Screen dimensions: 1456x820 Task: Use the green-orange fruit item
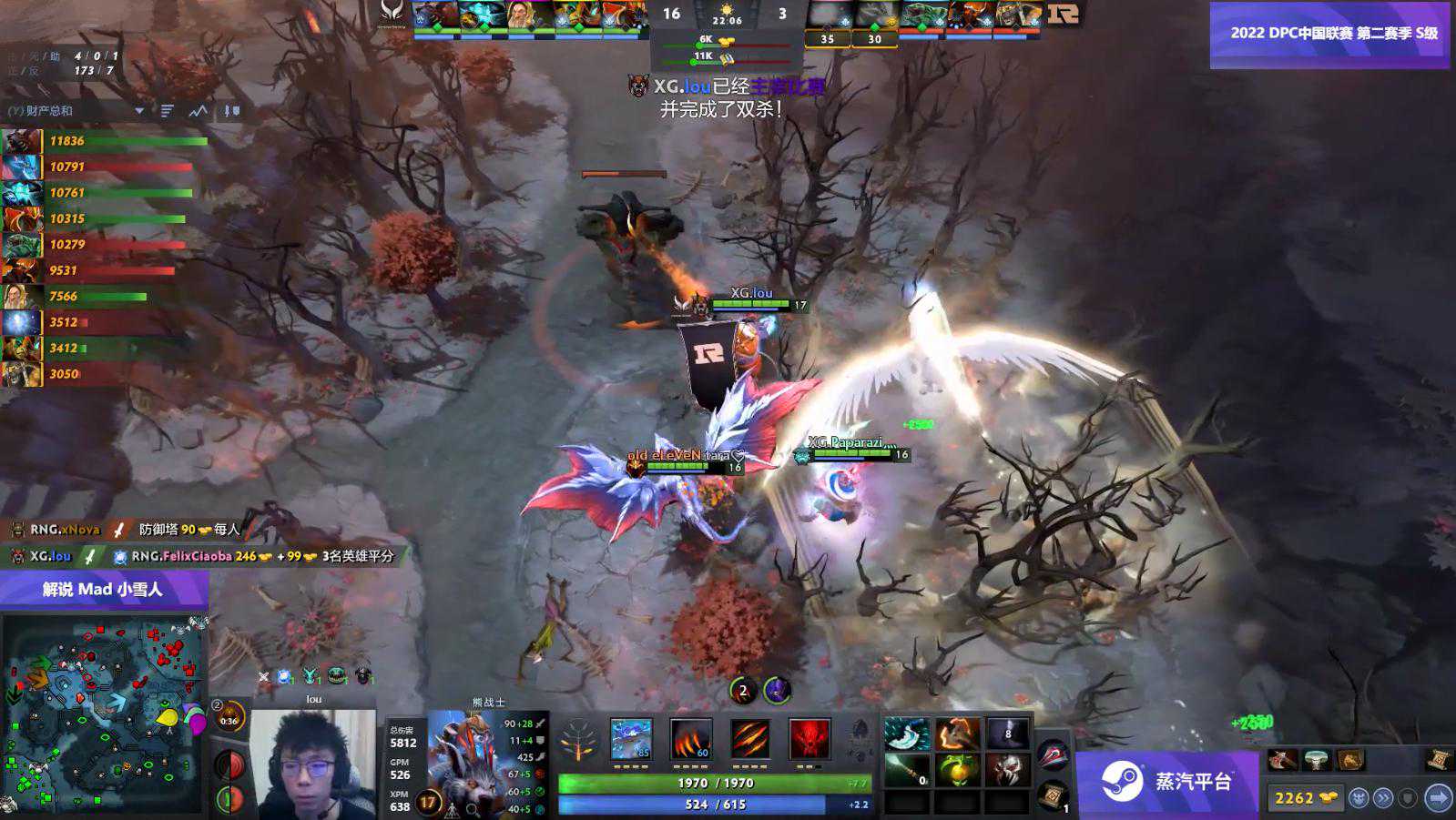click(x=957, y=770)
